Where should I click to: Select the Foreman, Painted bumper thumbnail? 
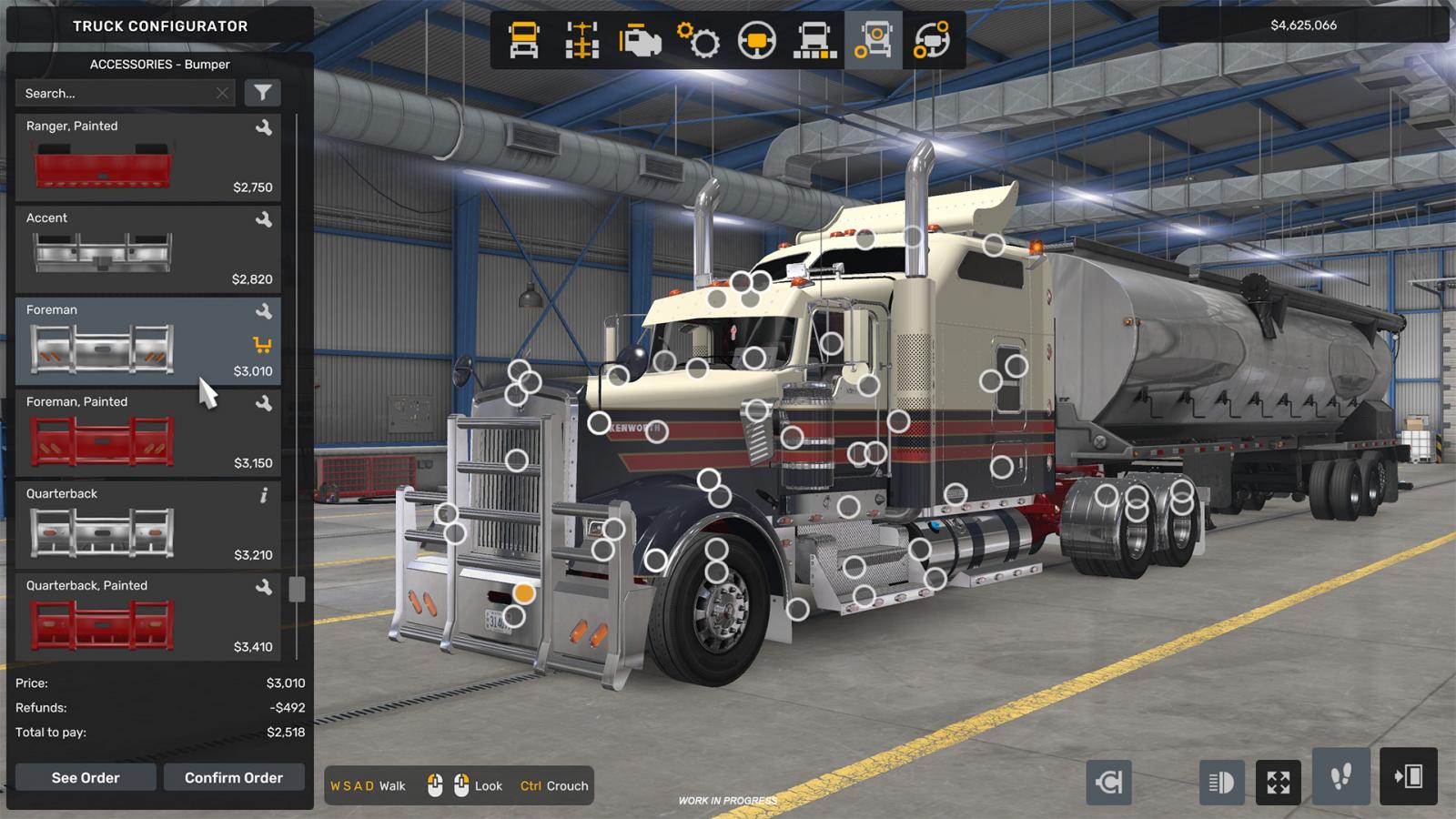[100, 440]
